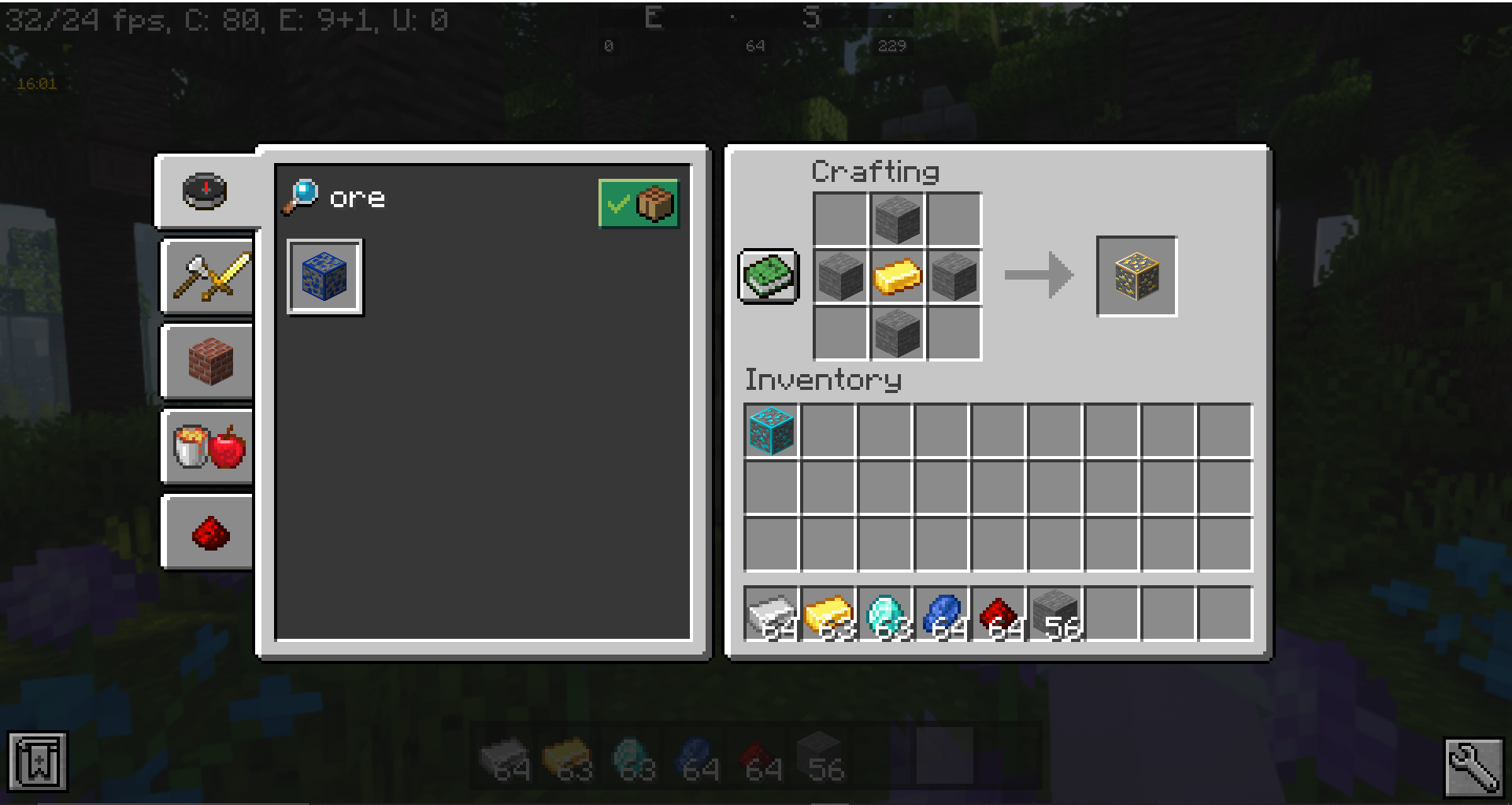
Task: Select the lapis lazuli ore recipe result
Action: (324, 277)
